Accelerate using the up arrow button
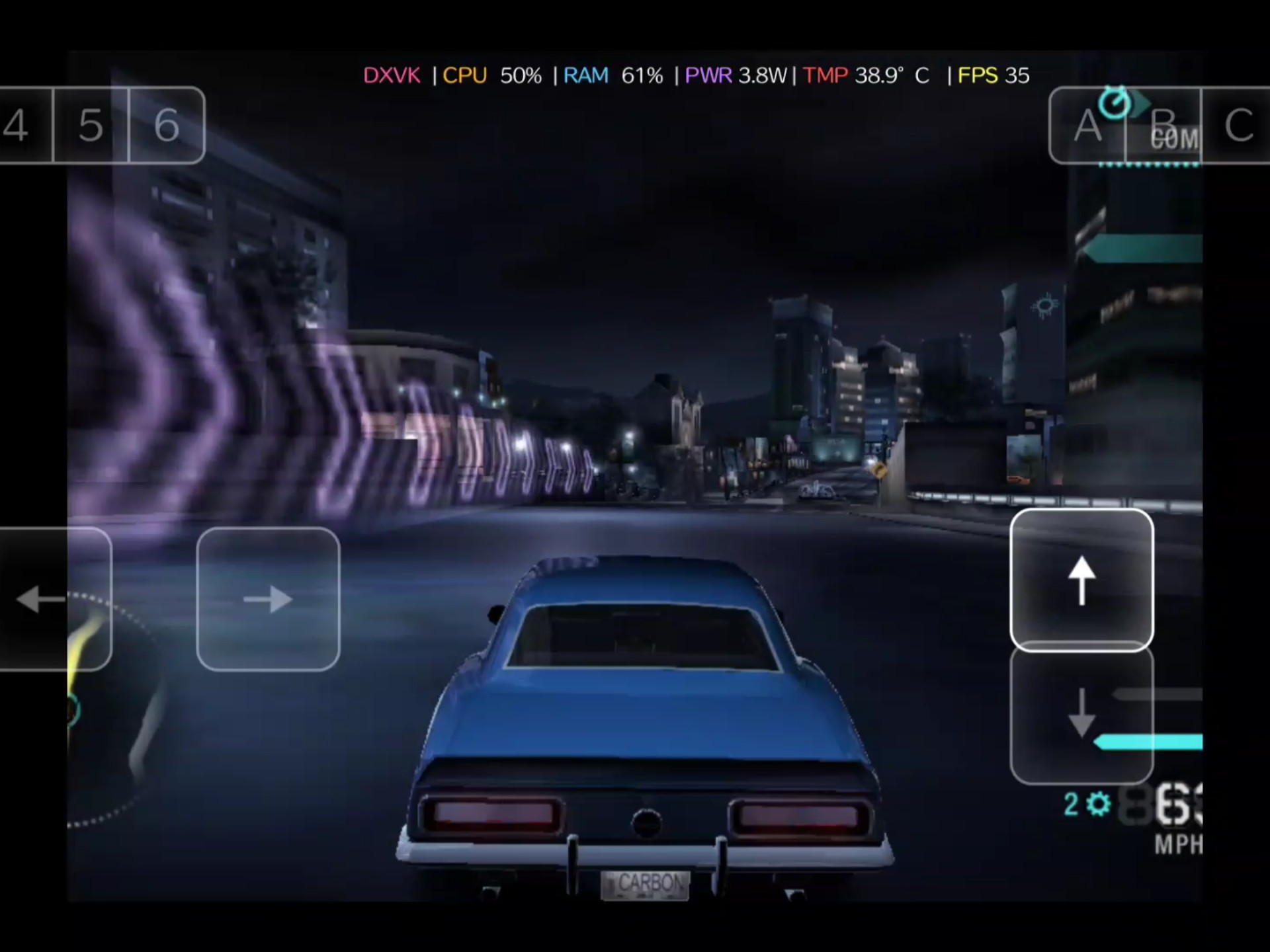Viewport: 1270px width, 952px height. 1081,580
